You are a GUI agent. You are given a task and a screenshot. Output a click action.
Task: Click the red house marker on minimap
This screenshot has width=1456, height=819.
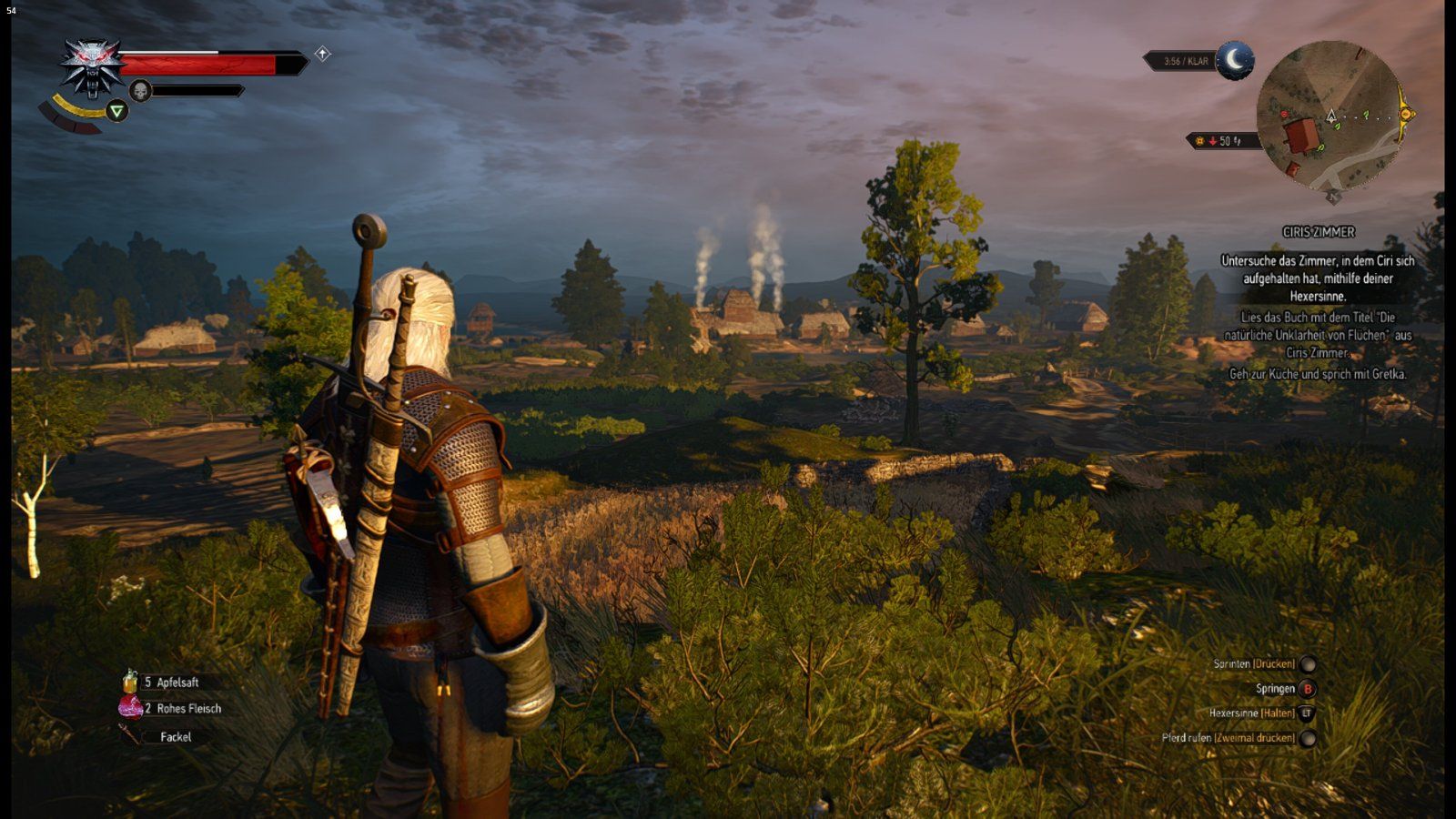[x=1301, y=137]
